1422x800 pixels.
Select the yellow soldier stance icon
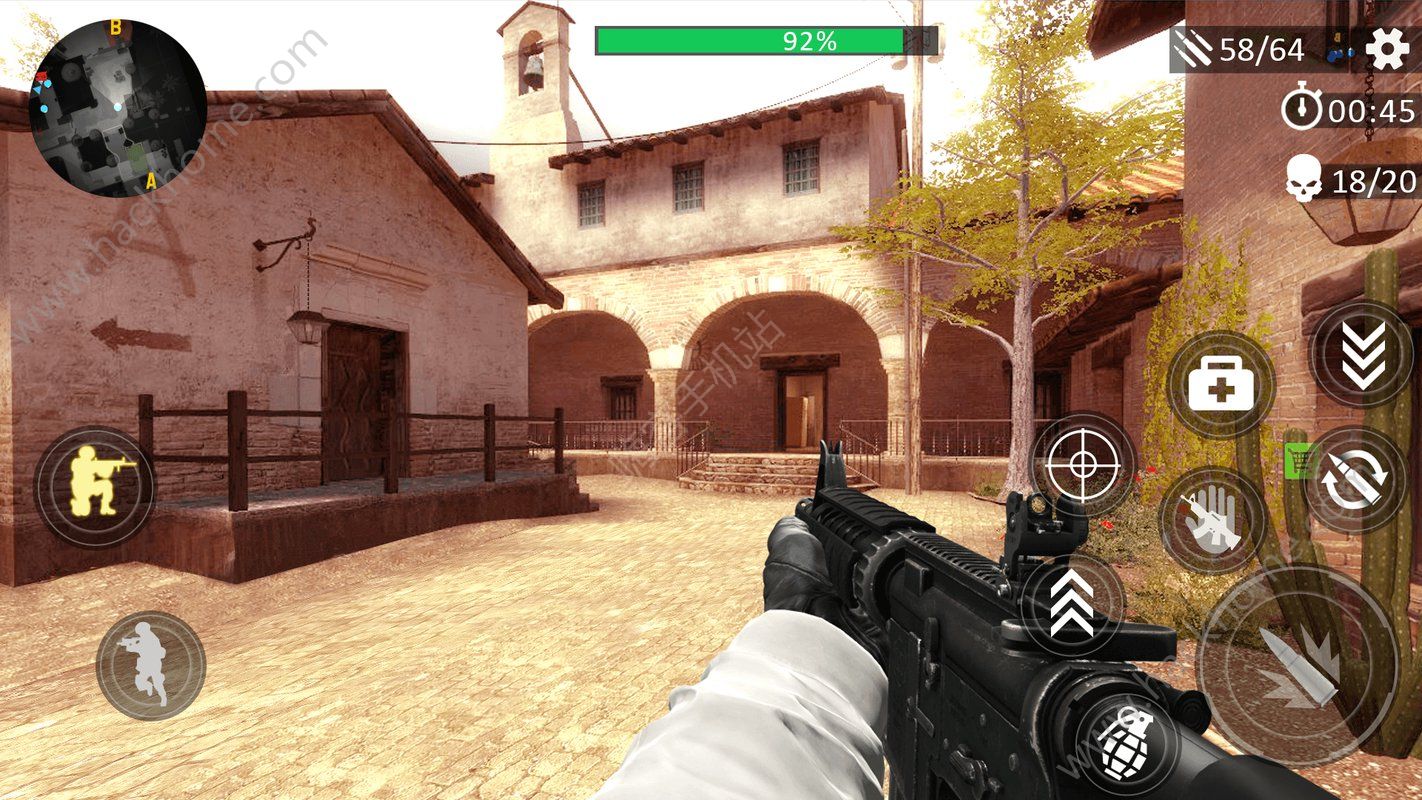tap(97, 485)
